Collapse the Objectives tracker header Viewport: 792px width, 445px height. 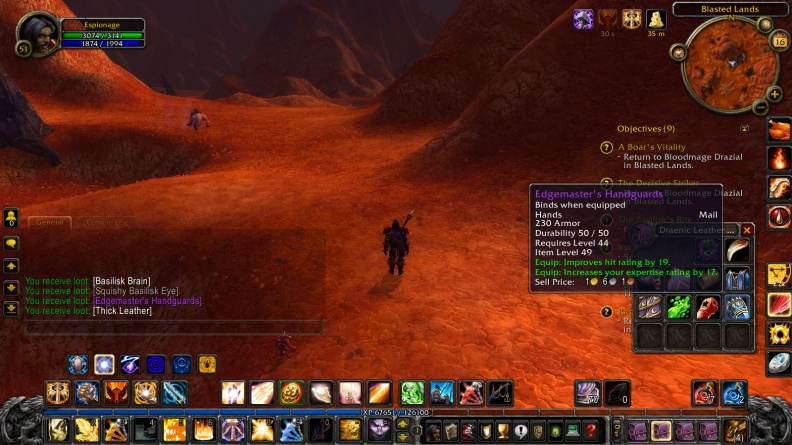click(744, 129)
